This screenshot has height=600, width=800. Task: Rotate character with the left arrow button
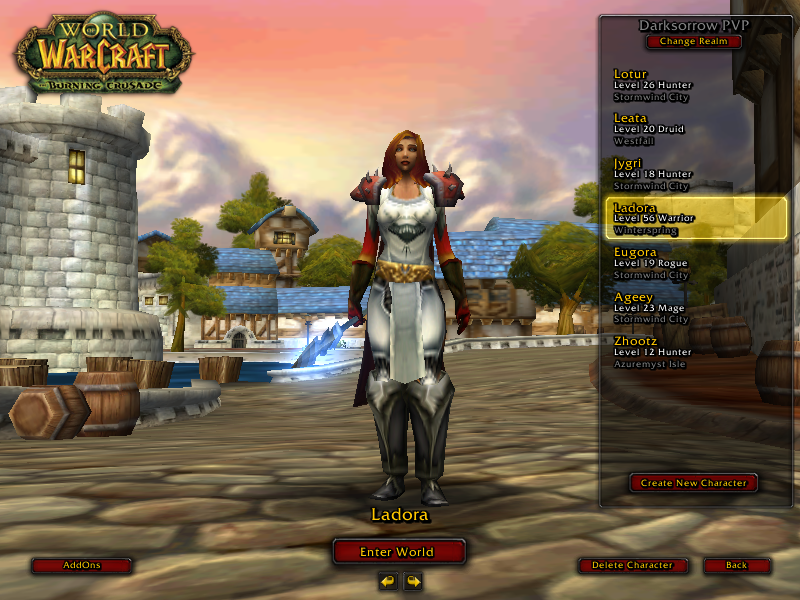pos(388,581)
